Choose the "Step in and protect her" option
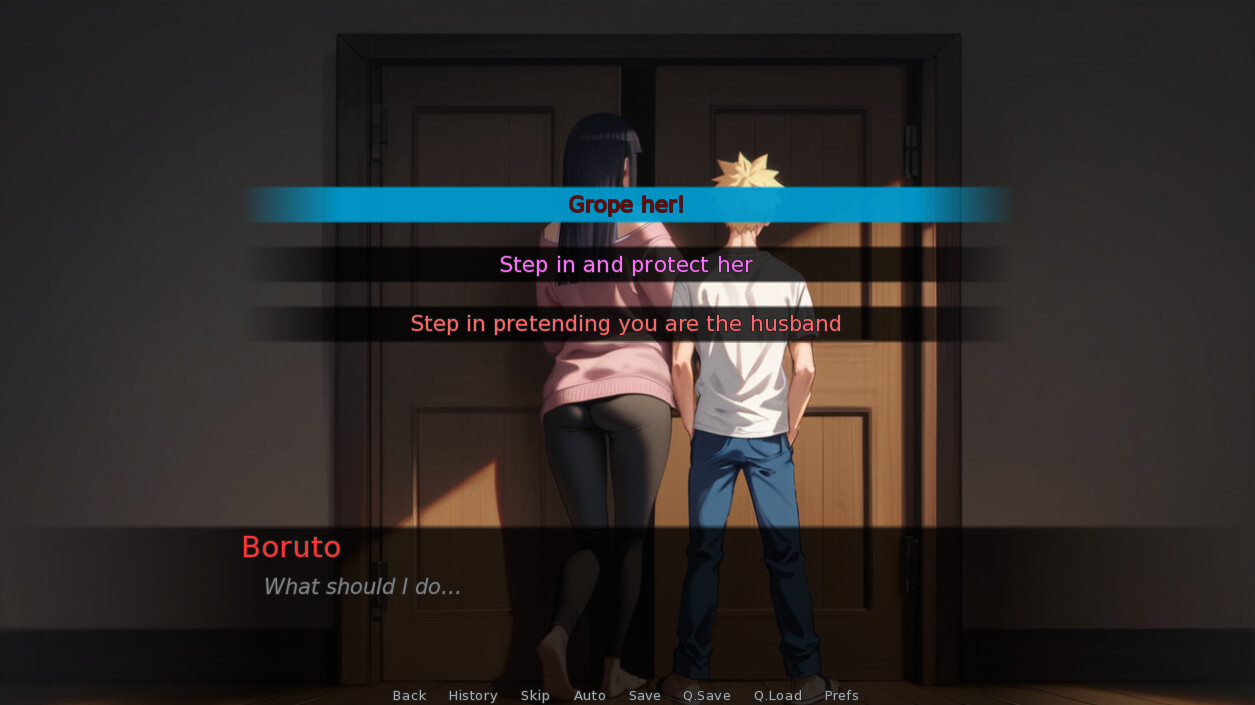Viewport: 1255px width, 705px height. click(x=626, y=265)
